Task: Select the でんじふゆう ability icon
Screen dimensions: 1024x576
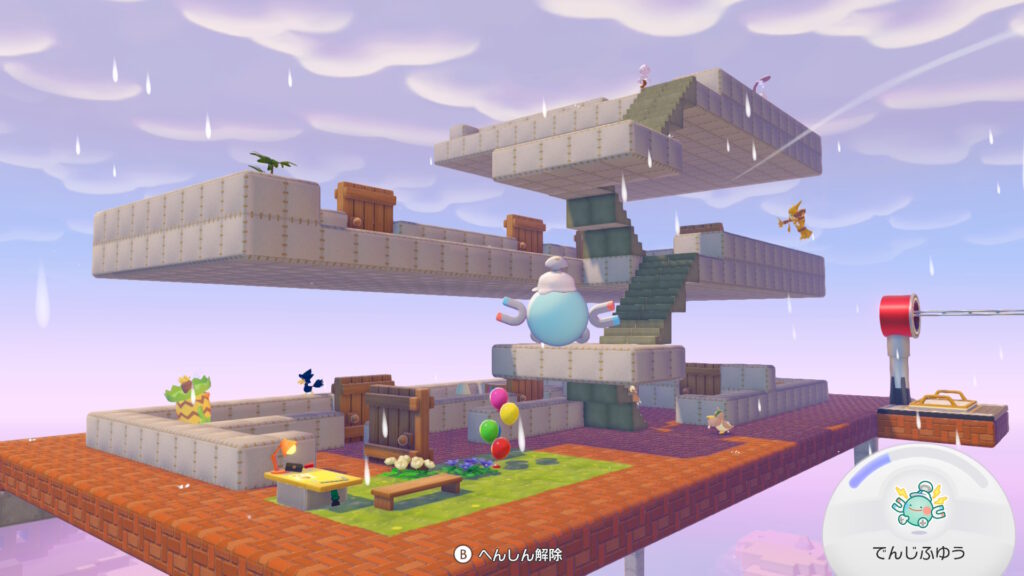Action: [x=920, y=507]
